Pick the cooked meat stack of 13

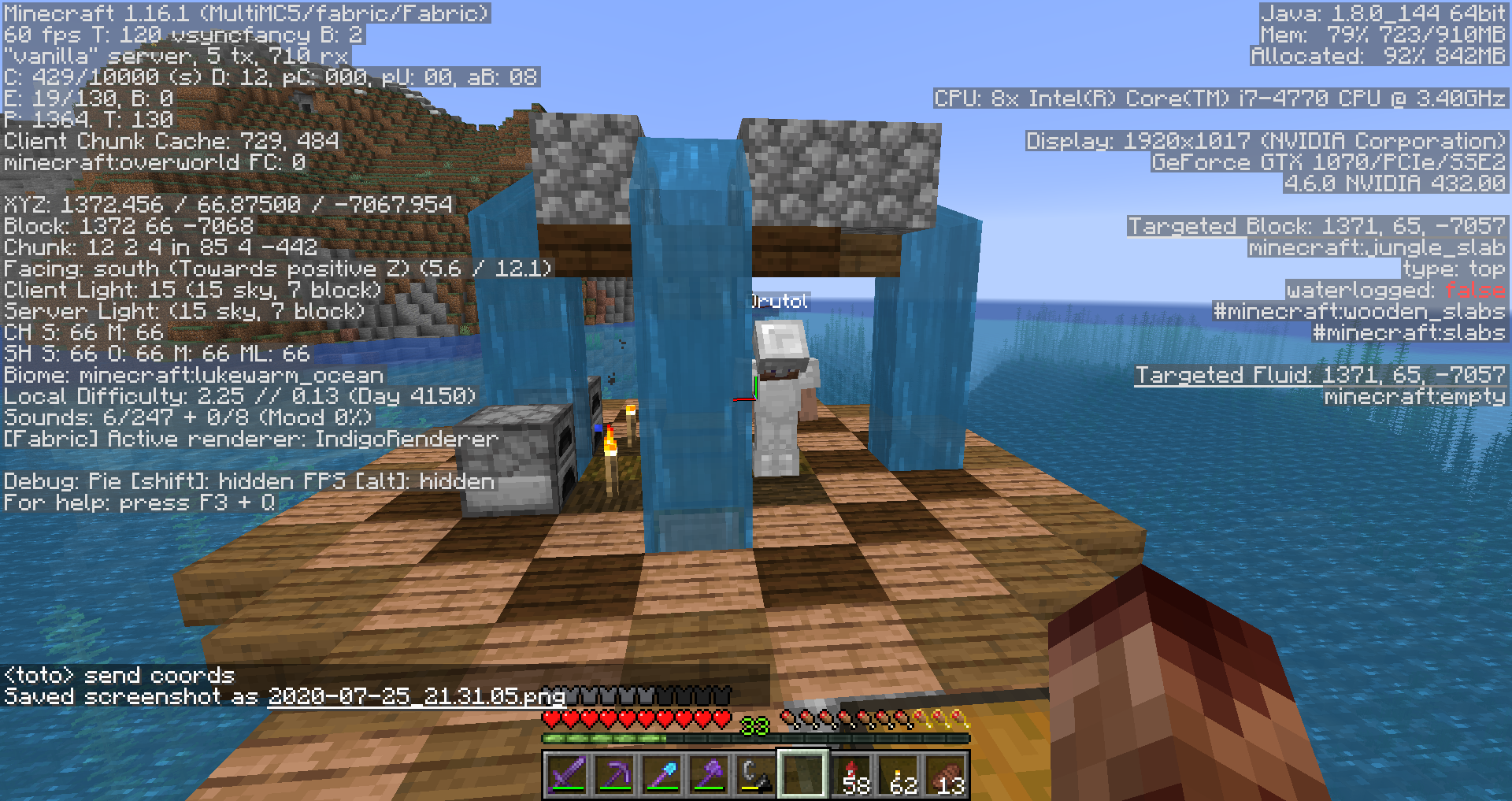[x=947, y=775]
